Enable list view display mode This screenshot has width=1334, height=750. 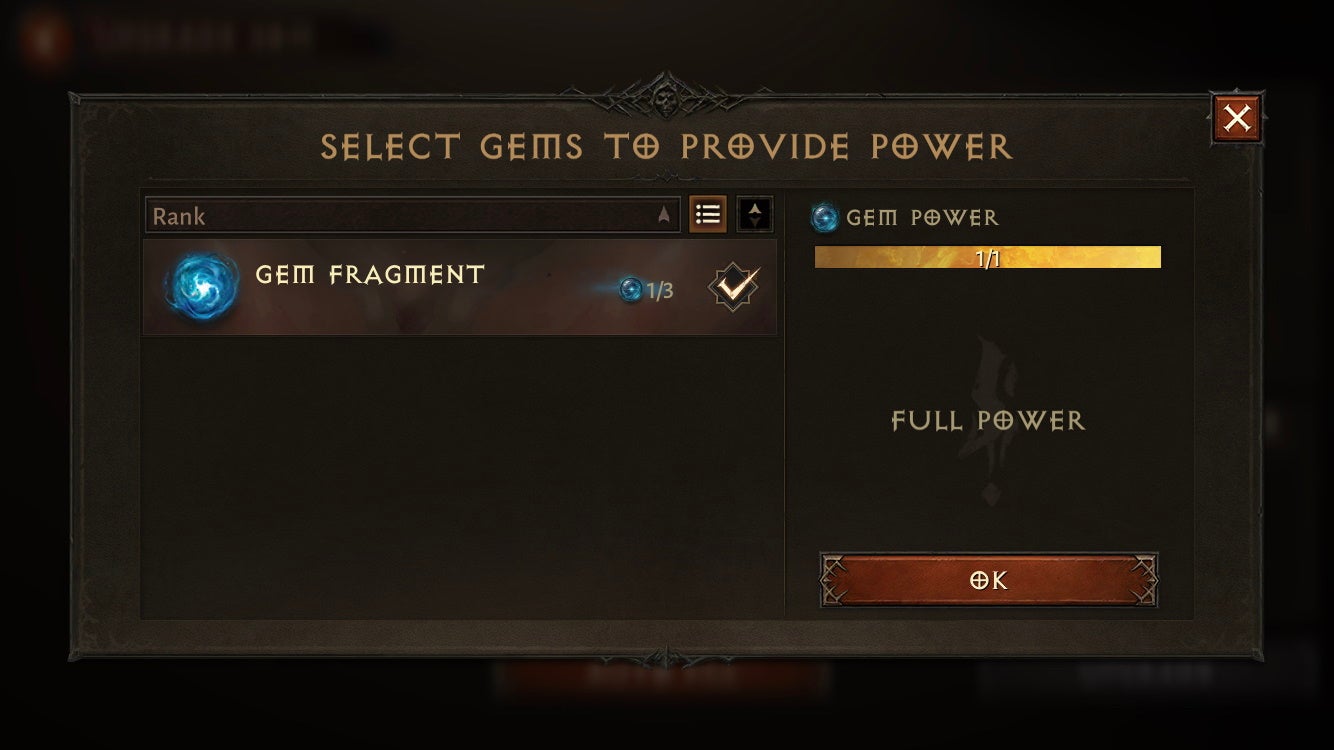708,214
